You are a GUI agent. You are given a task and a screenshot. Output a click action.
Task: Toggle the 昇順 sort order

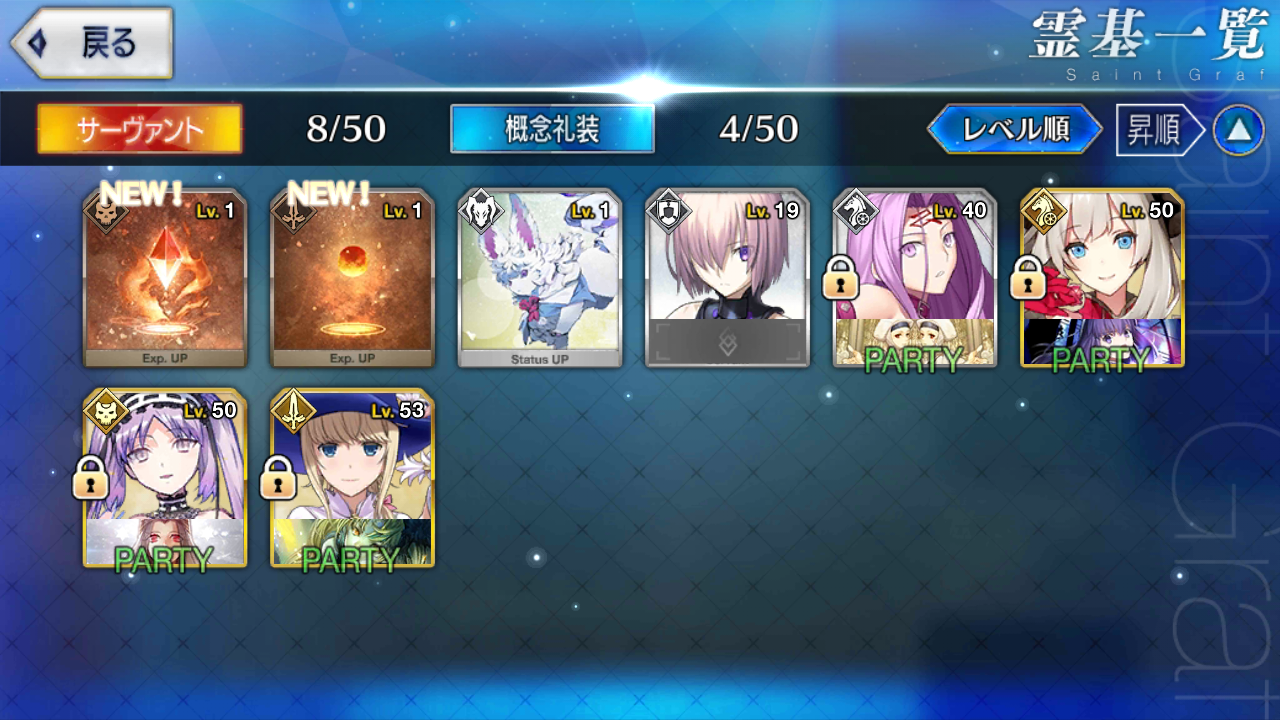coord(1155,130)
